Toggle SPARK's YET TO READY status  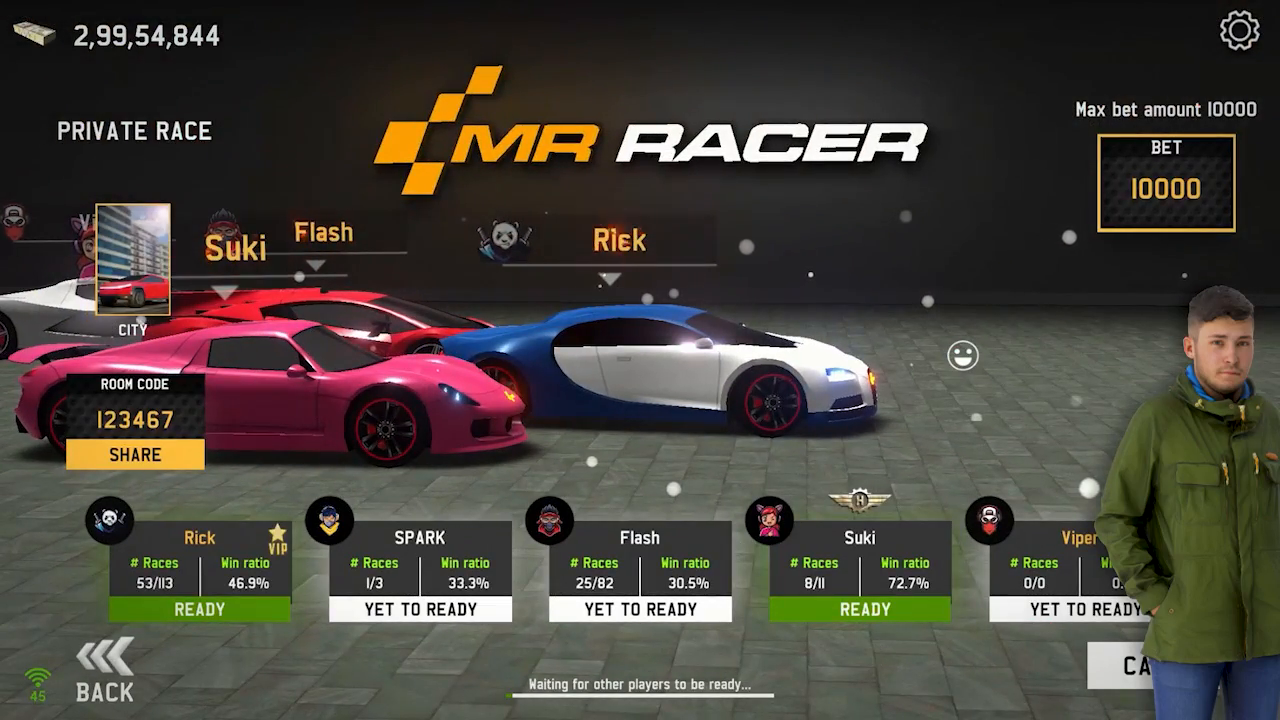[420, 609]
